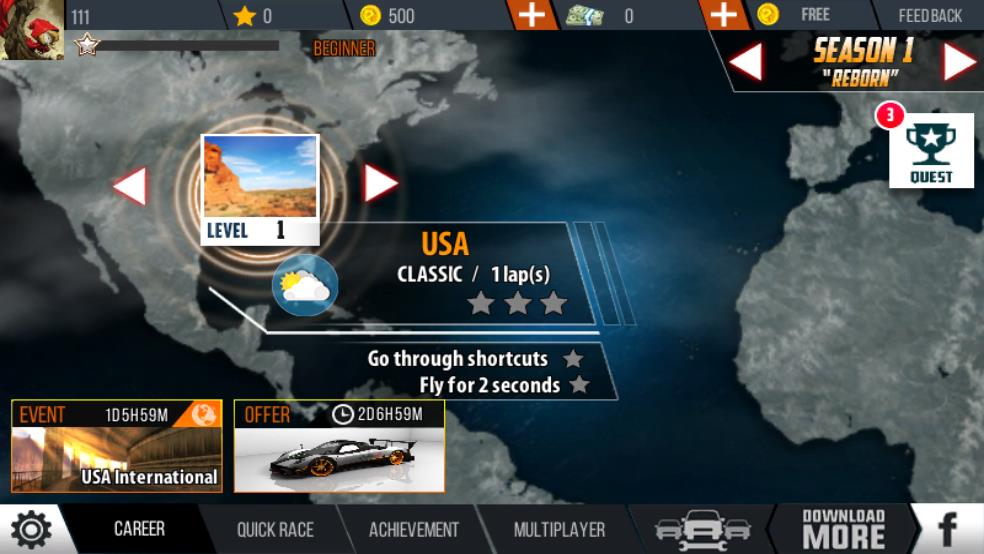Tap the Download More button
This screenshot has width=984, height=554.
click(x=843, y=529)
